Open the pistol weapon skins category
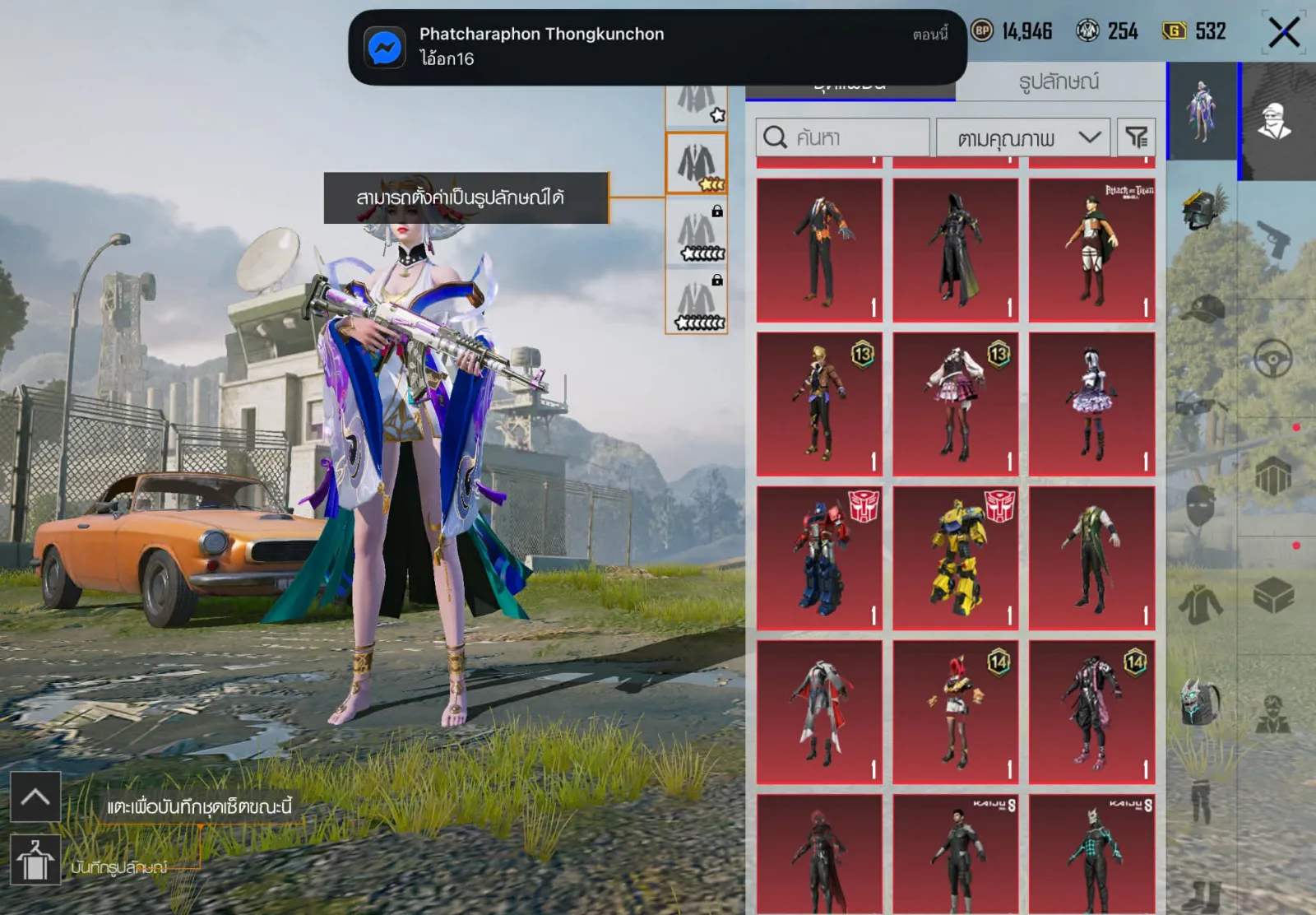1316x915 pixels. coord(1273,239)
